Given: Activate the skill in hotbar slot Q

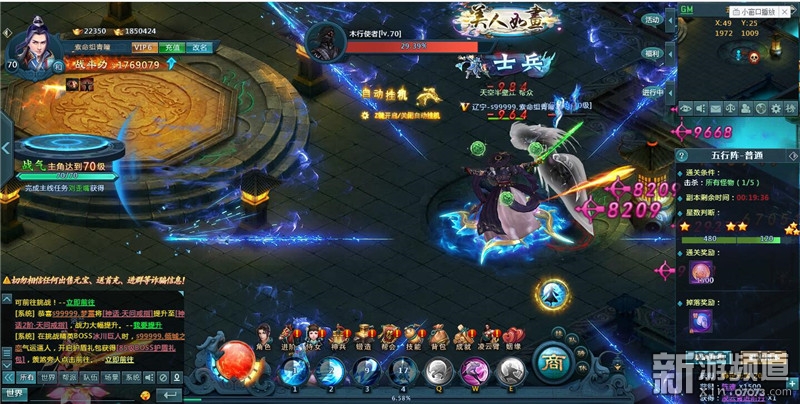Looking at the screenshot, I should point(438,372).
